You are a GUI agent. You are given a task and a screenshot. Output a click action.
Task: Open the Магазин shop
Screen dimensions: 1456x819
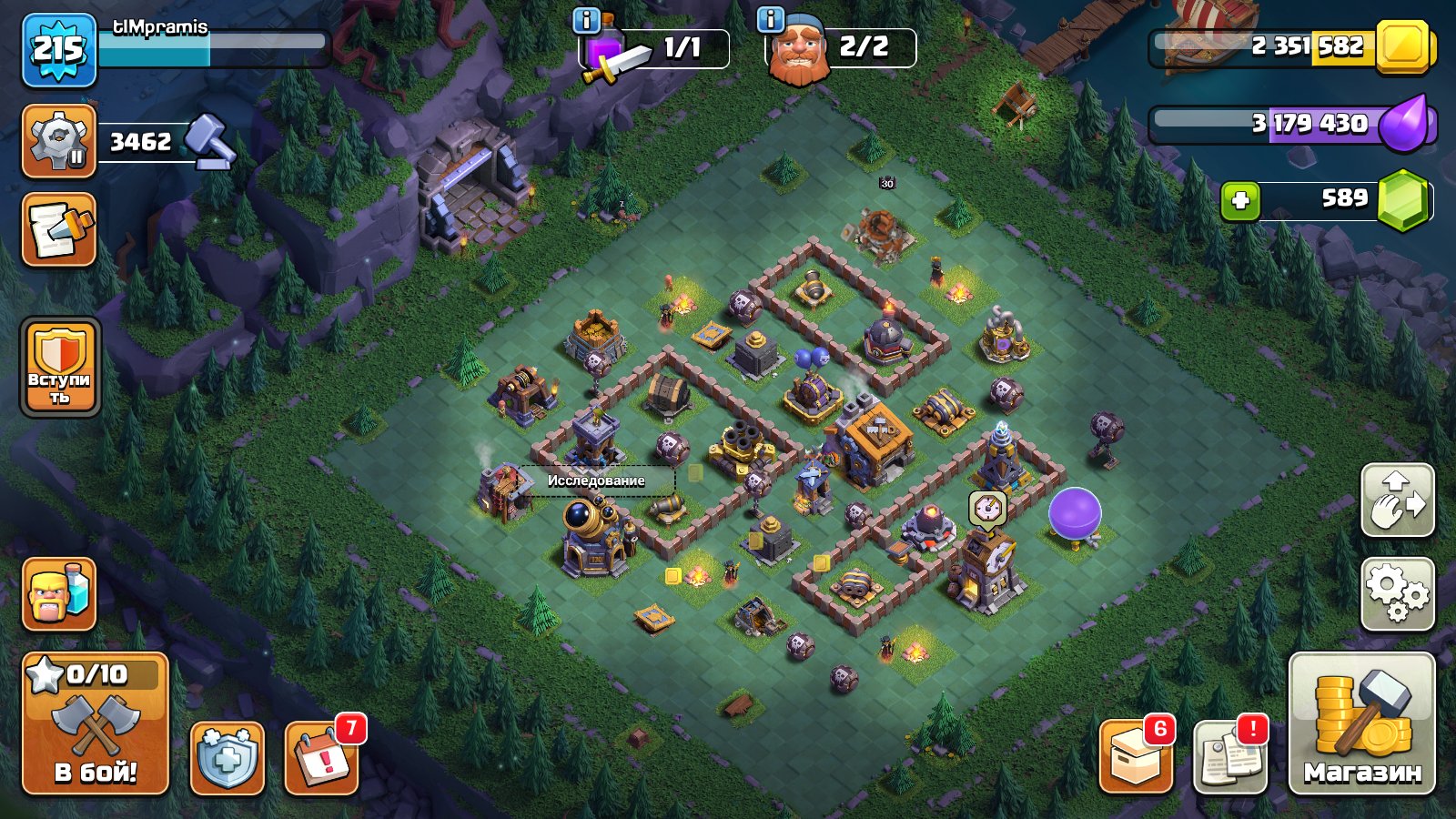click(1360, 737)
